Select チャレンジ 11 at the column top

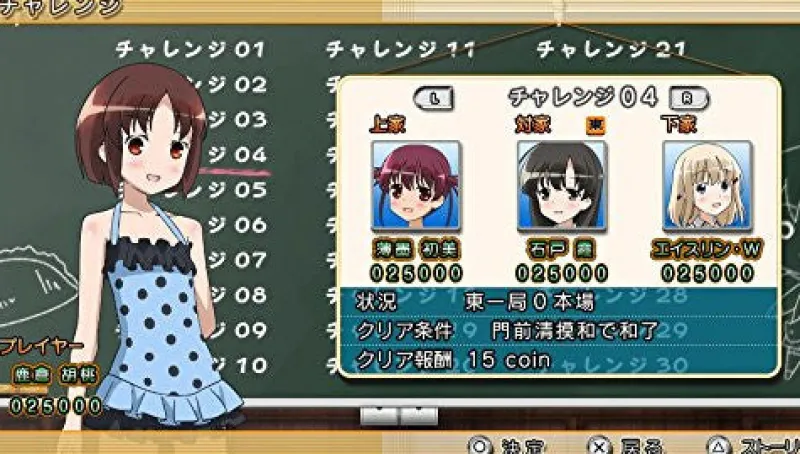coord(401,49)
